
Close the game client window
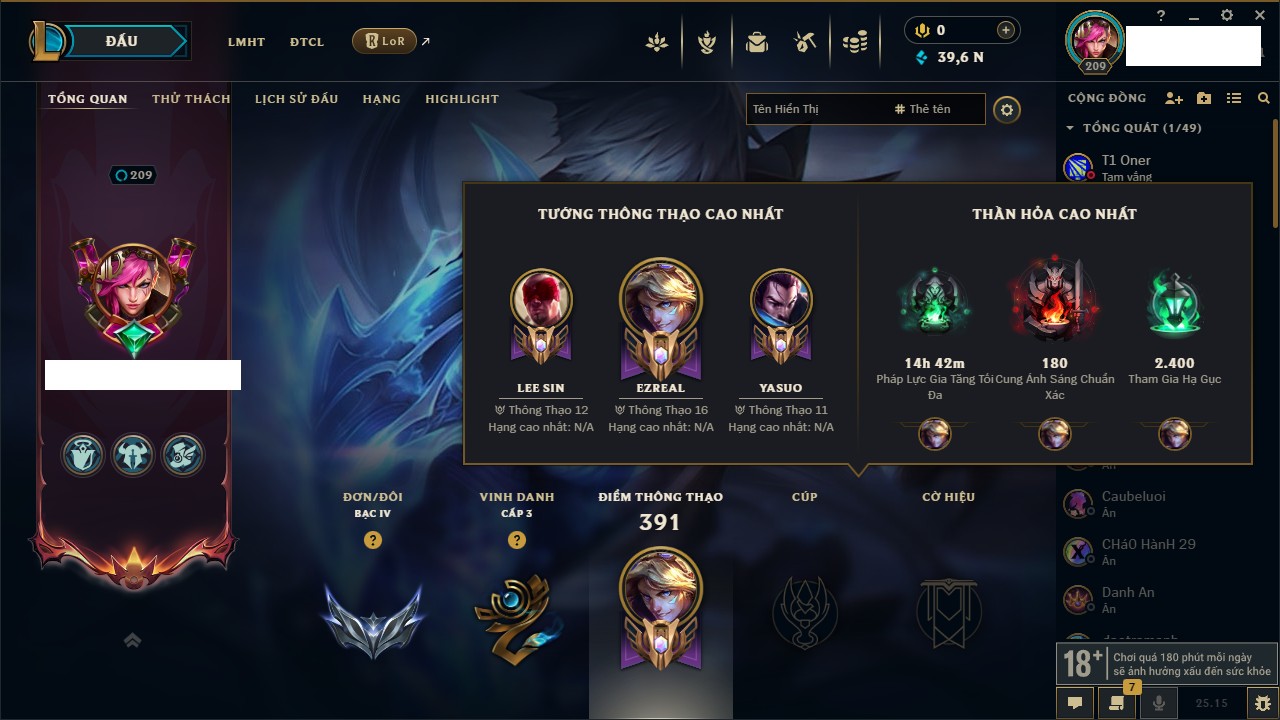(x=1256, y=15)
